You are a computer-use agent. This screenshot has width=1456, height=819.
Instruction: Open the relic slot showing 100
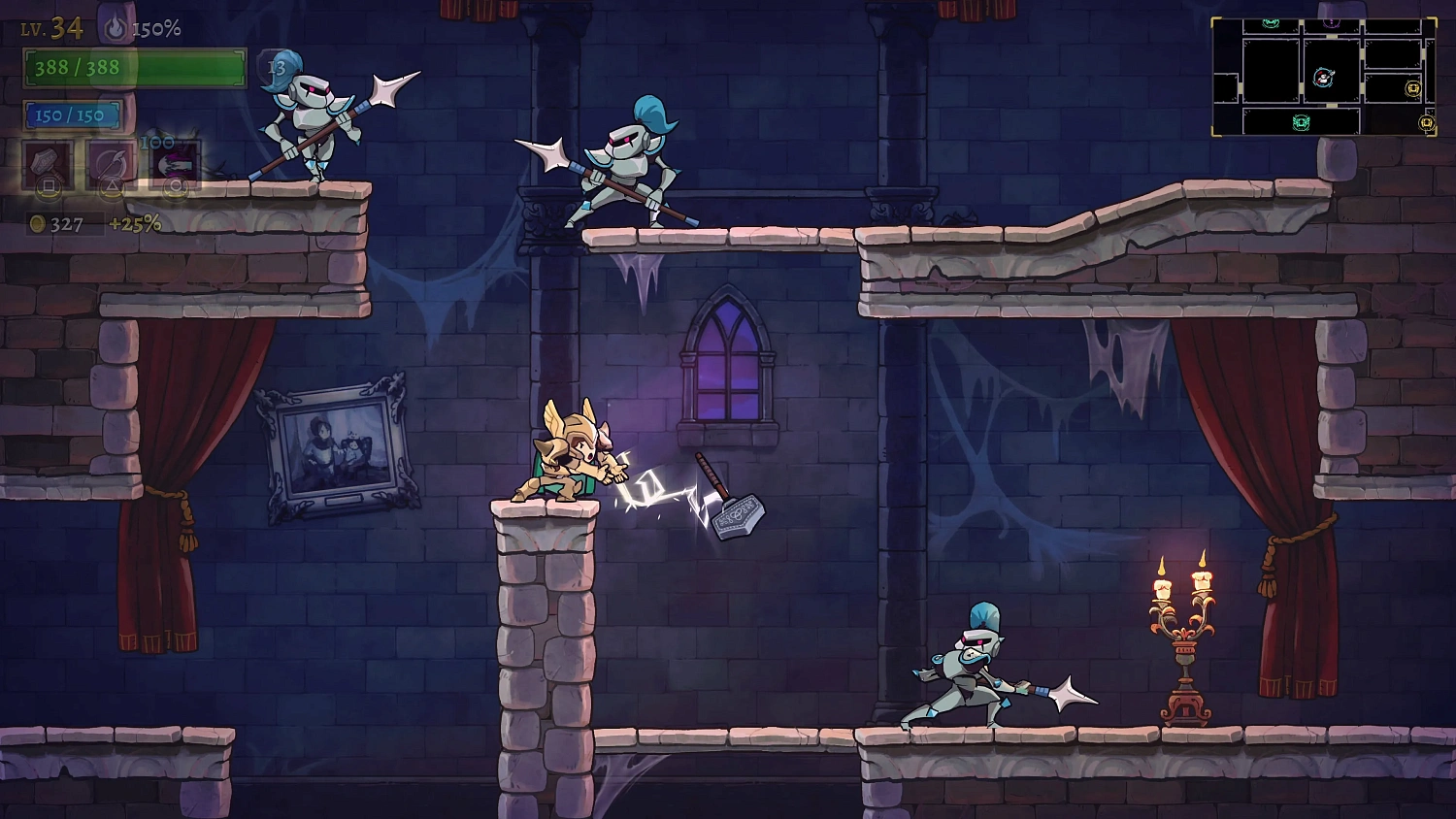click(x=174, y=163)
